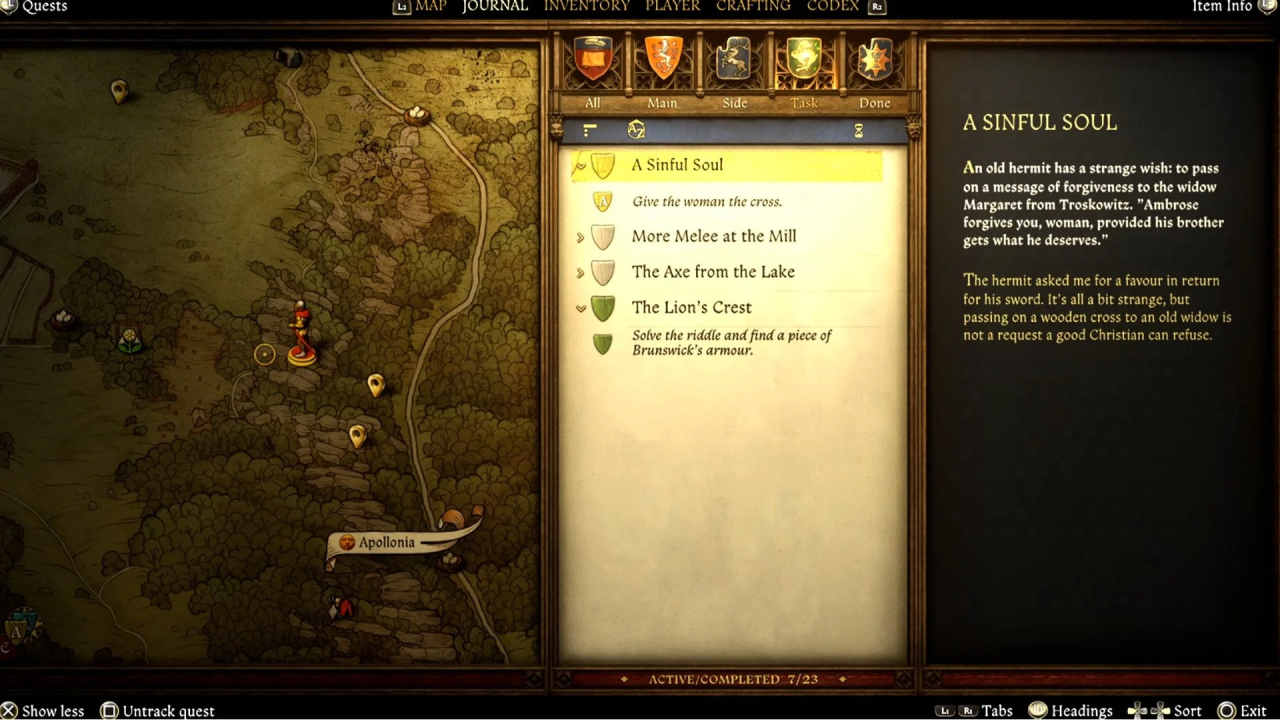Switch to the Inventory tab
The width and height of the screenshot is (1280, 720).
(586, 6)
